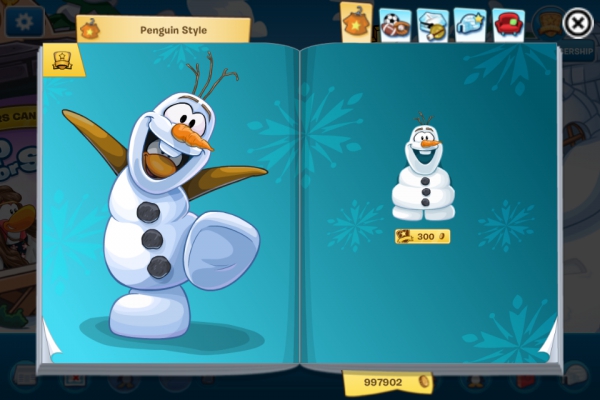Screen dimensions: 600x400
Task: Open the sailor hat catalog tab
Action: point(432,23)
